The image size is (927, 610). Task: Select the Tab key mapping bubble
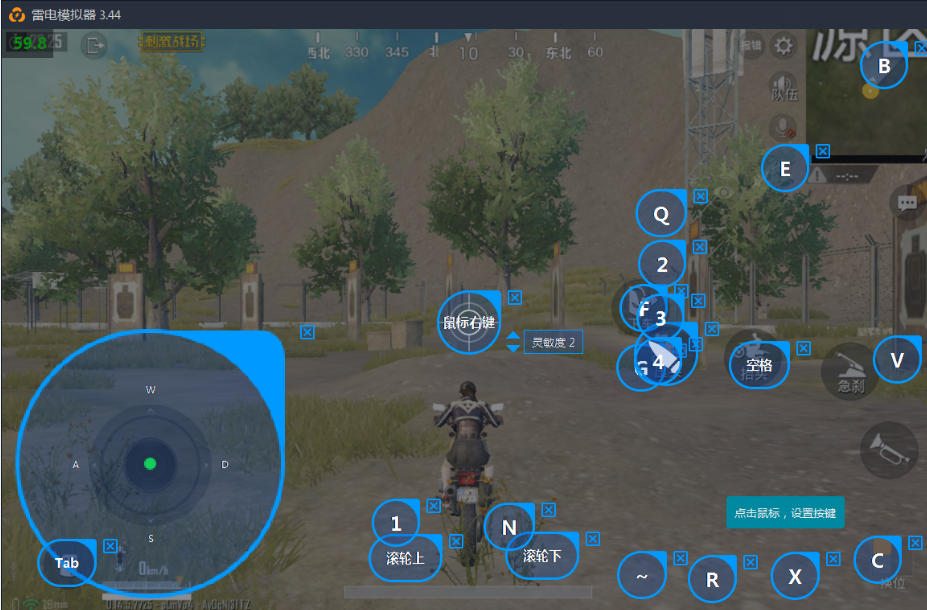point(66,563)
